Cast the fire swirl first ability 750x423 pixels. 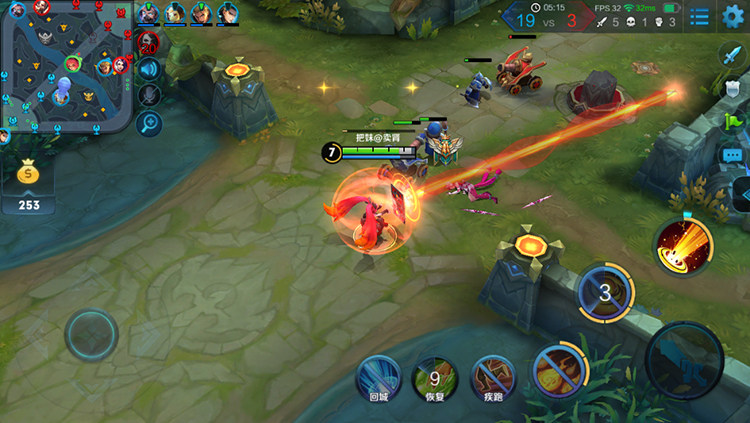click(x=556, y=370)
